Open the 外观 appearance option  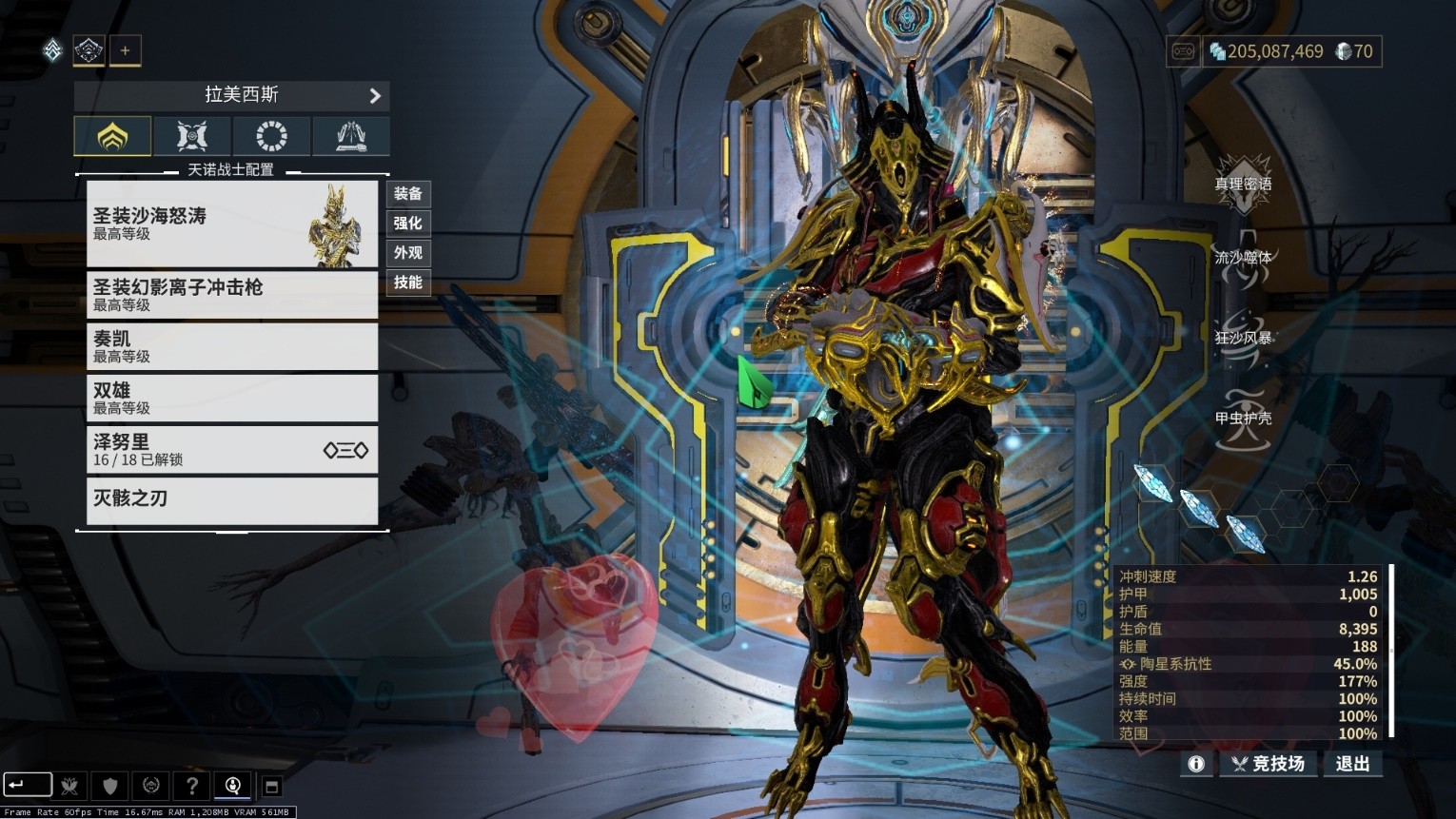pos(408,253)
